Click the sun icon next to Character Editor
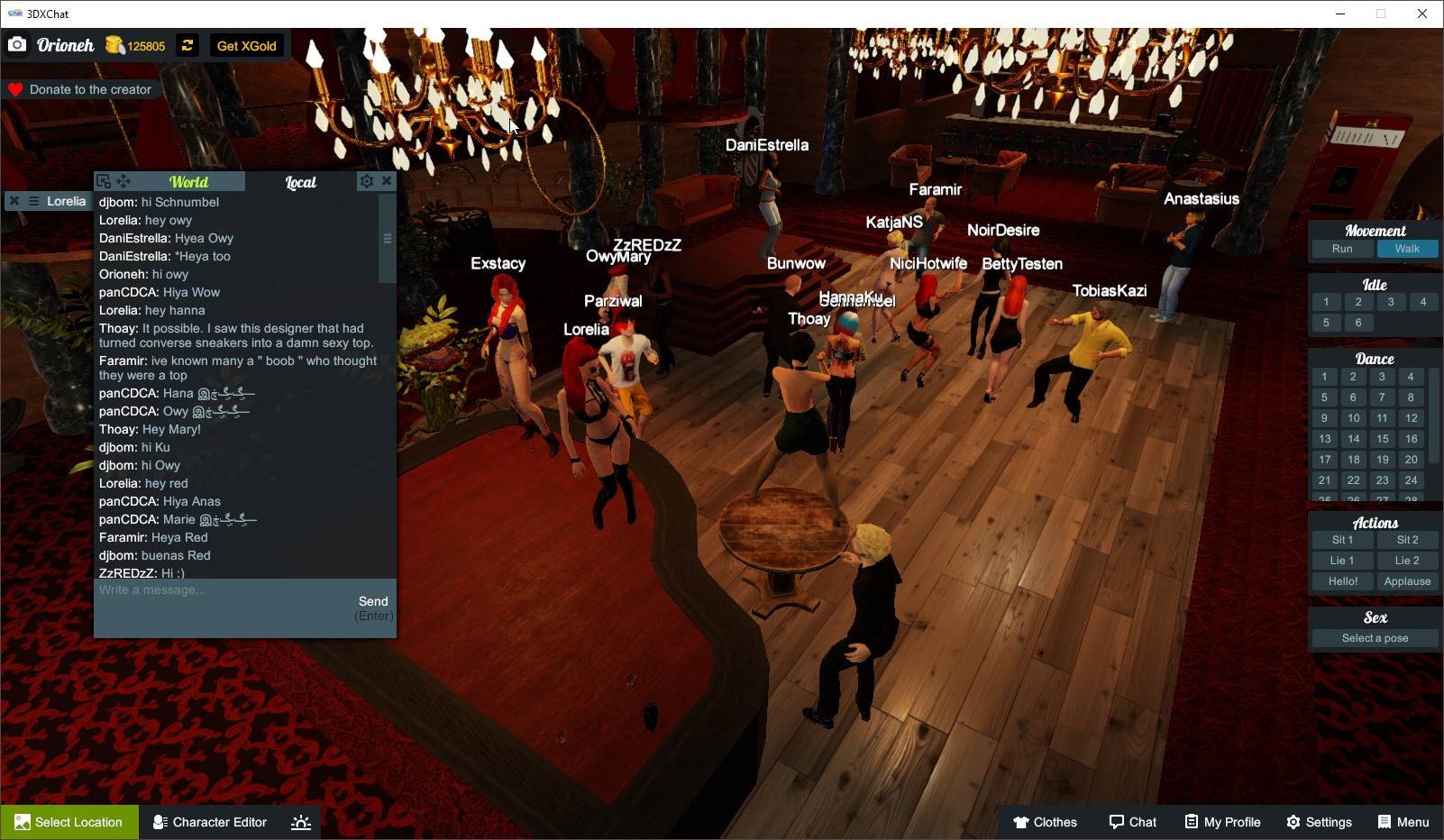The image size is (1444, 840). tap(300, 821)
